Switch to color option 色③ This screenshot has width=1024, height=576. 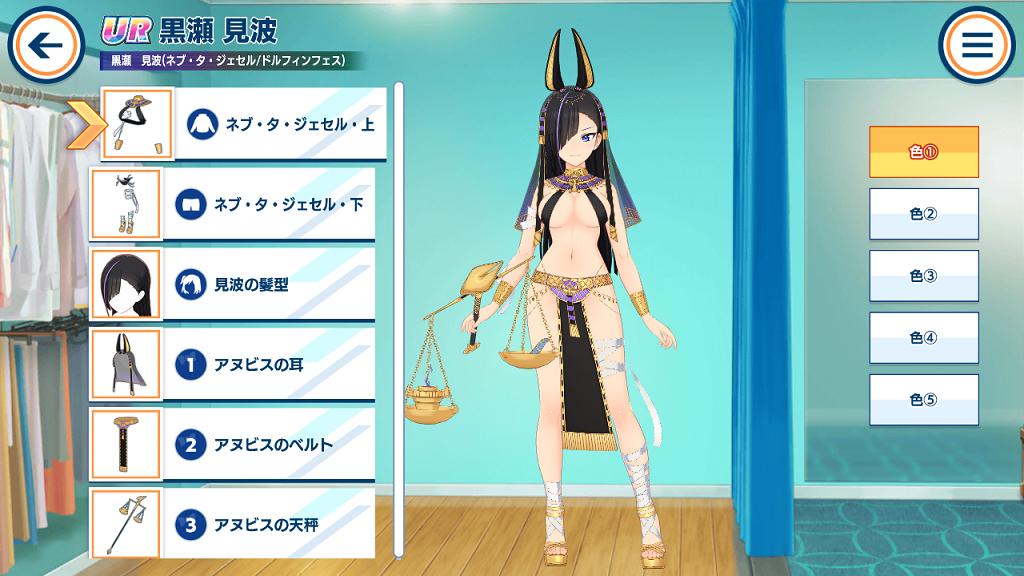tap(923, 276)
